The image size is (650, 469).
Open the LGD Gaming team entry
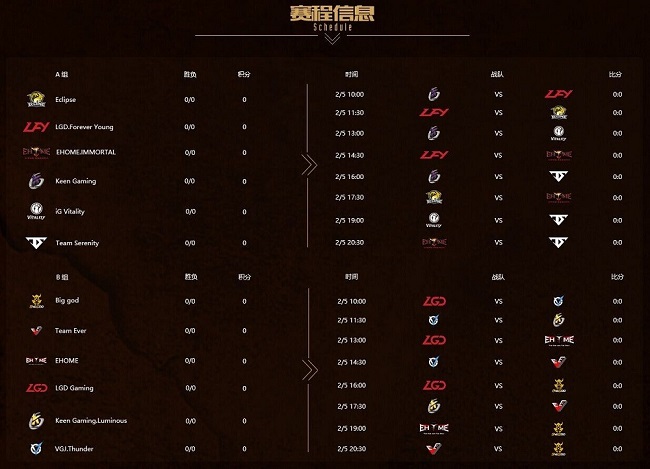pos(74,387)
